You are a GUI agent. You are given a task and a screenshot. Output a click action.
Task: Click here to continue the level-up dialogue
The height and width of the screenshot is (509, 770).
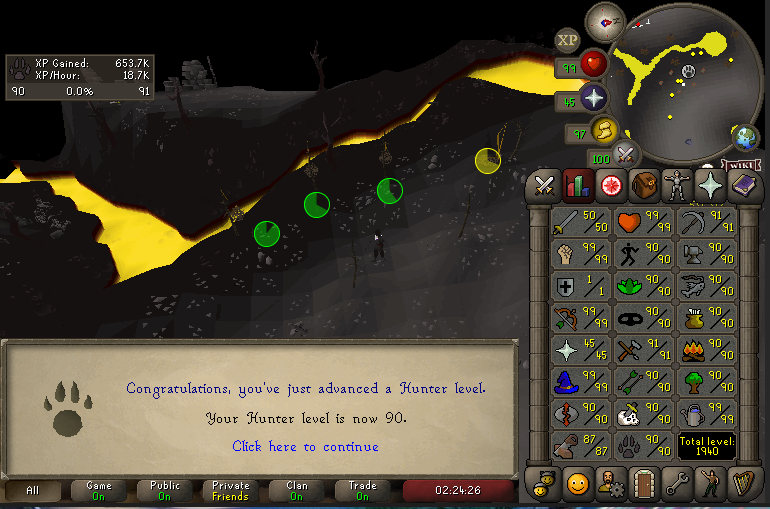305,446
